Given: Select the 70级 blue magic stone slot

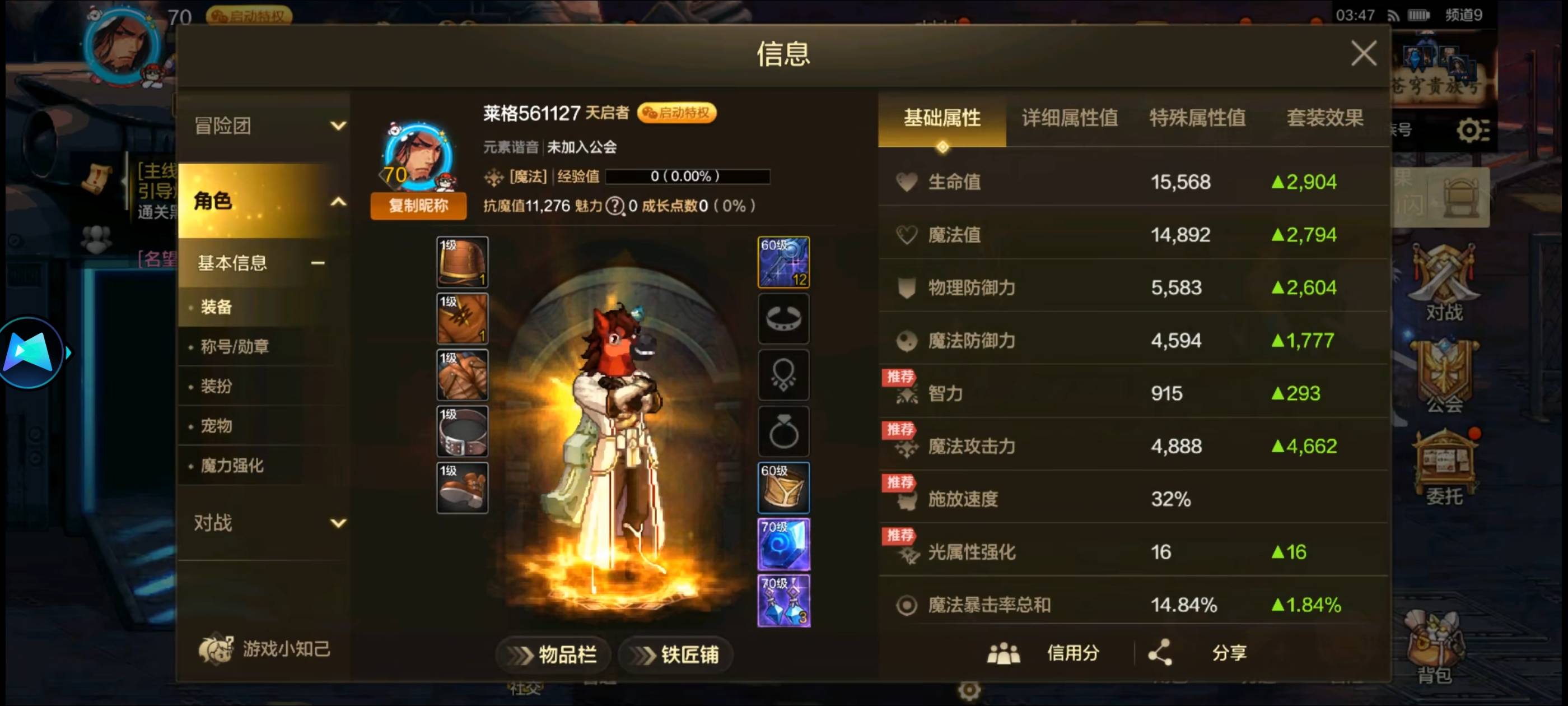Looking at the screenshot, I should point(783,544).
